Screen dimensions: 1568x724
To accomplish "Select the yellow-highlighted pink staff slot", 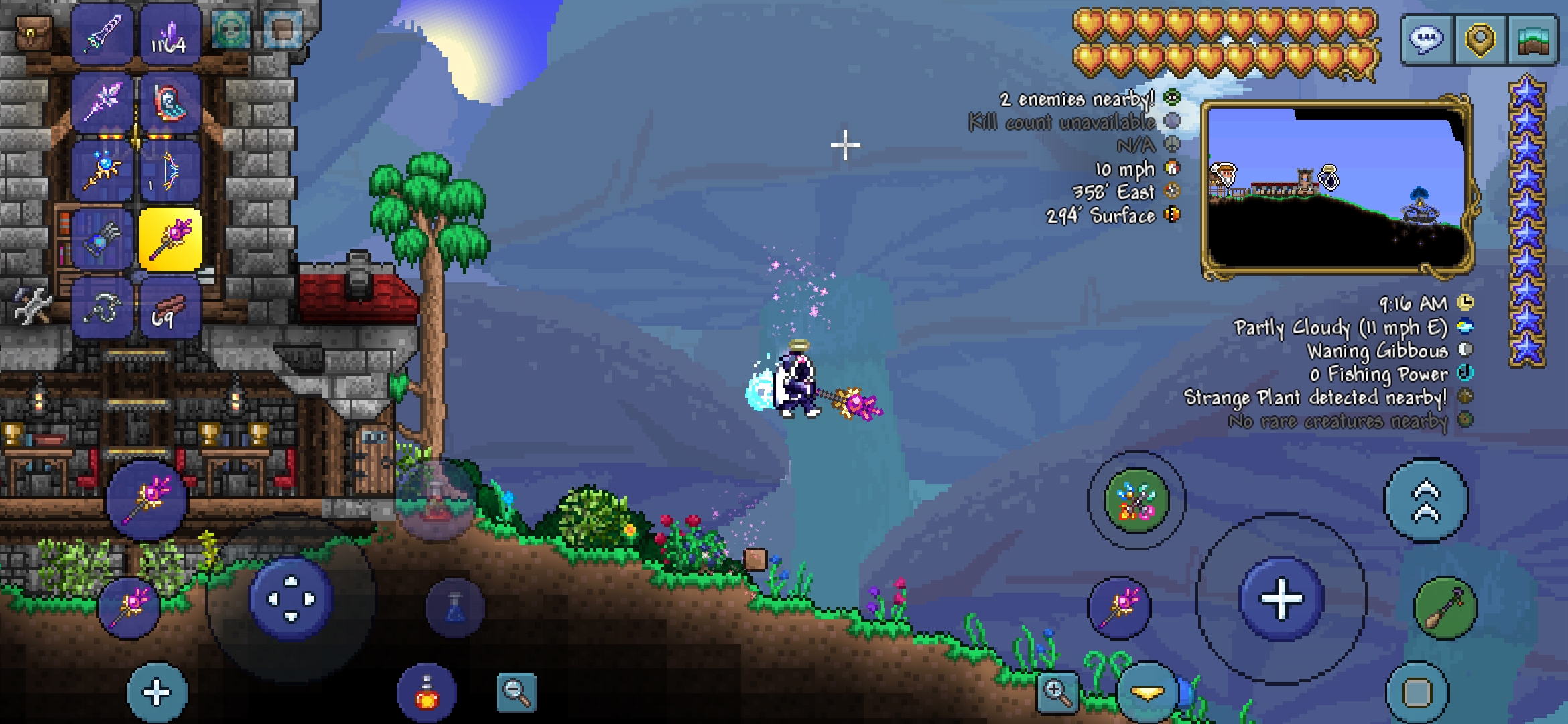I will (170, 239).
